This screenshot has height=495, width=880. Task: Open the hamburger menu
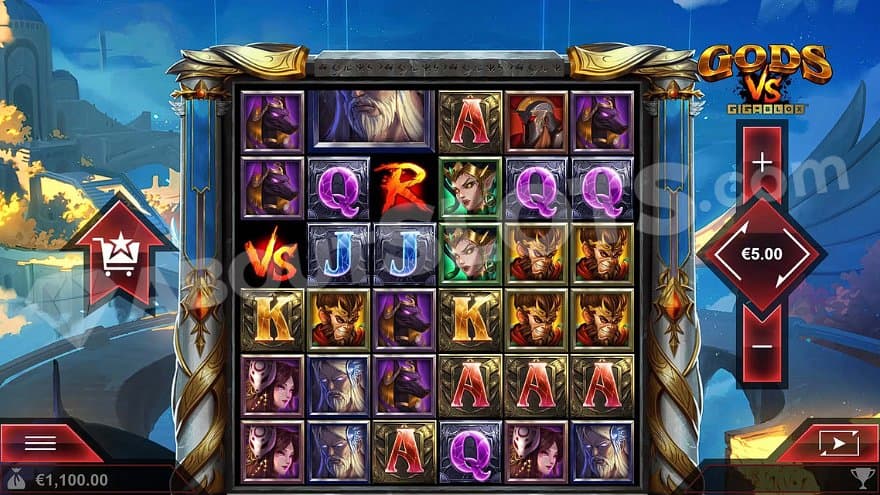40,443
